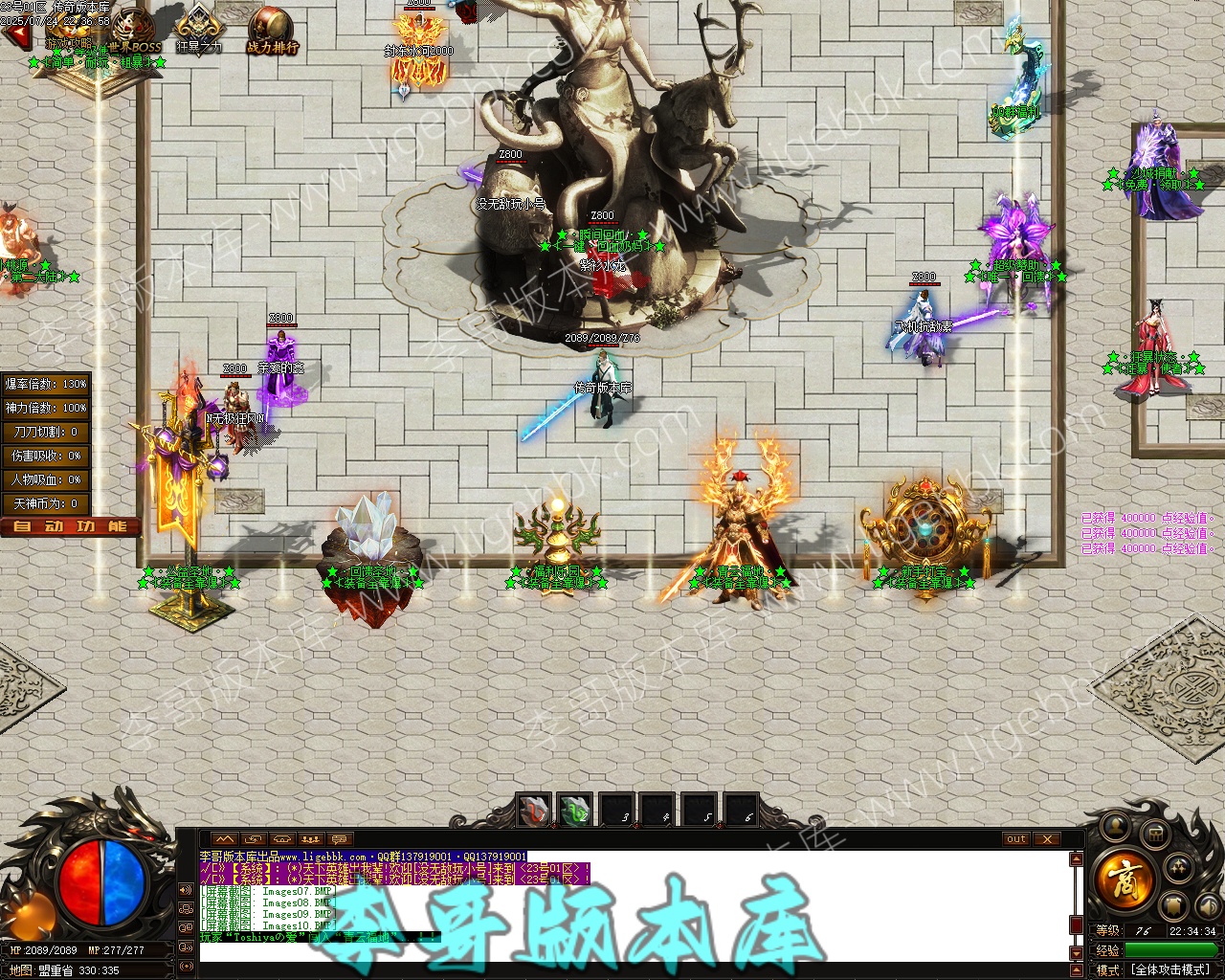
Task: Open the guild banner icon
Action: point(1175,904)
